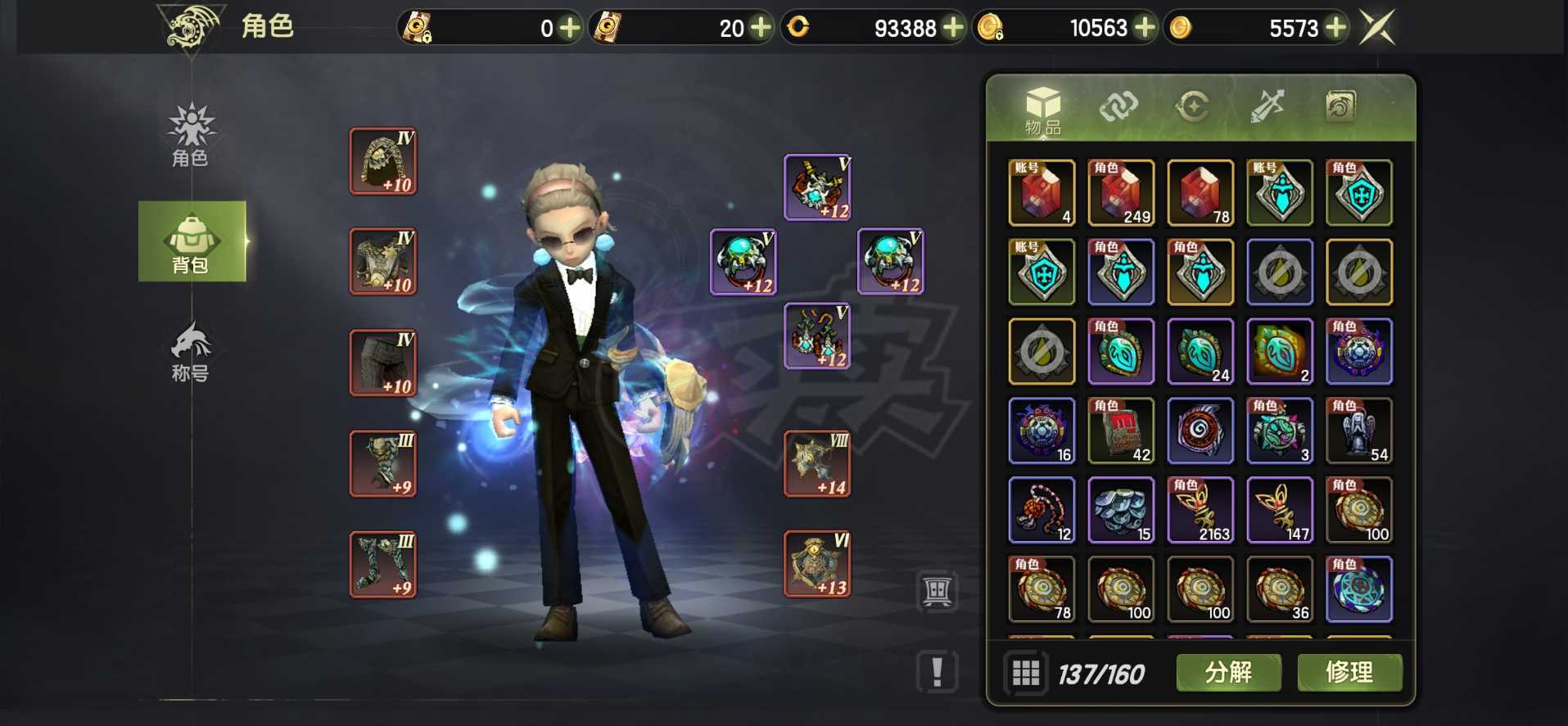Click the 分解 disassemble button
This screenshot has height=726, width=1568.
(x=1228, y=673)
